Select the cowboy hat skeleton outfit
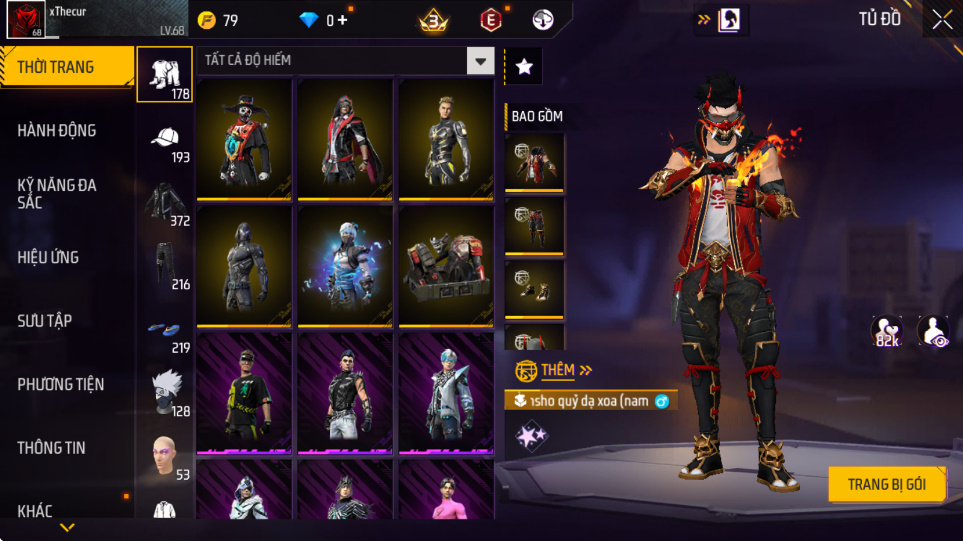 (244, 138)
